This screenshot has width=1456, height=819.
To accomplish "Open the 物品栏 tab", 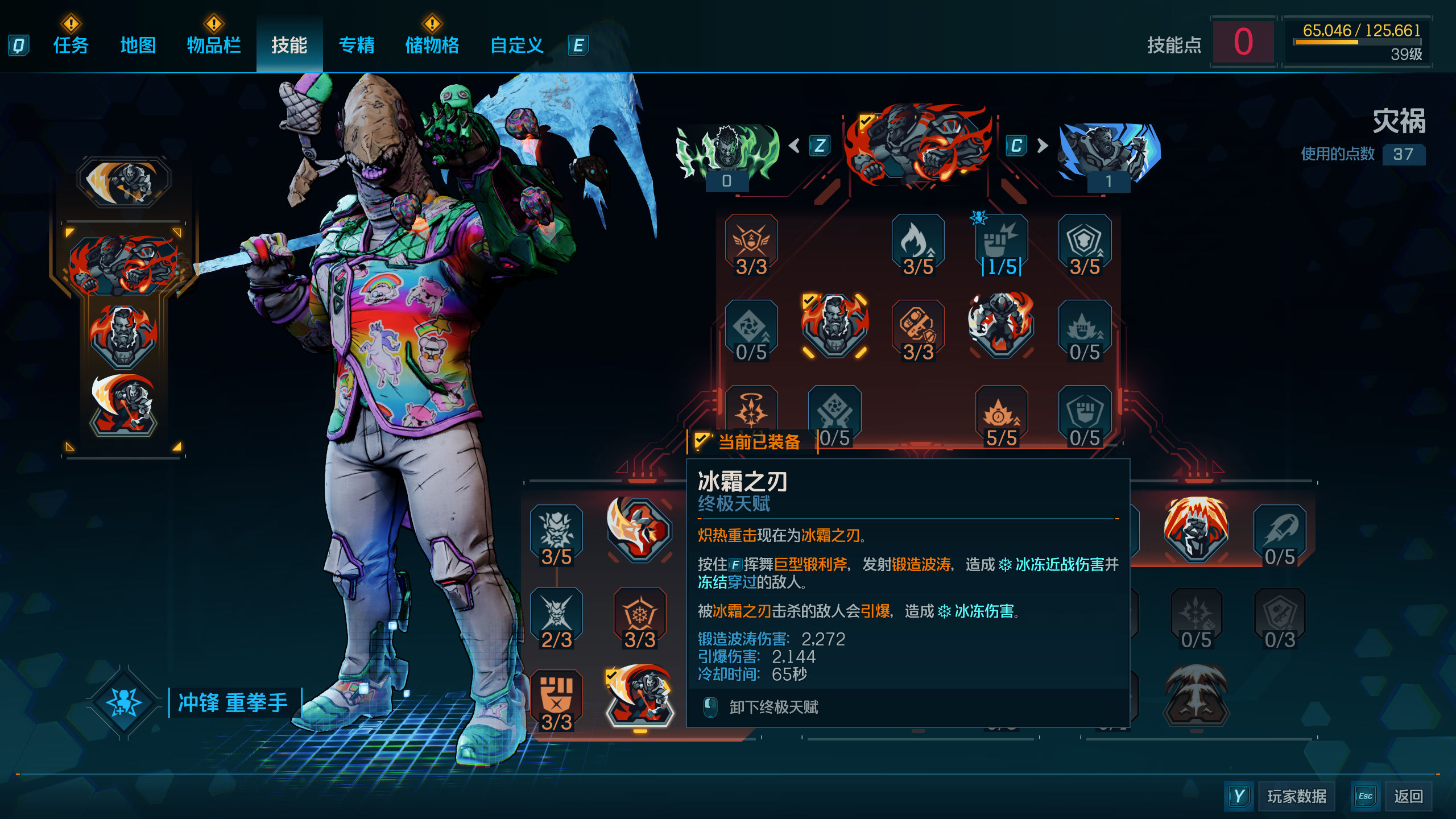I will (x=214, y=45).
